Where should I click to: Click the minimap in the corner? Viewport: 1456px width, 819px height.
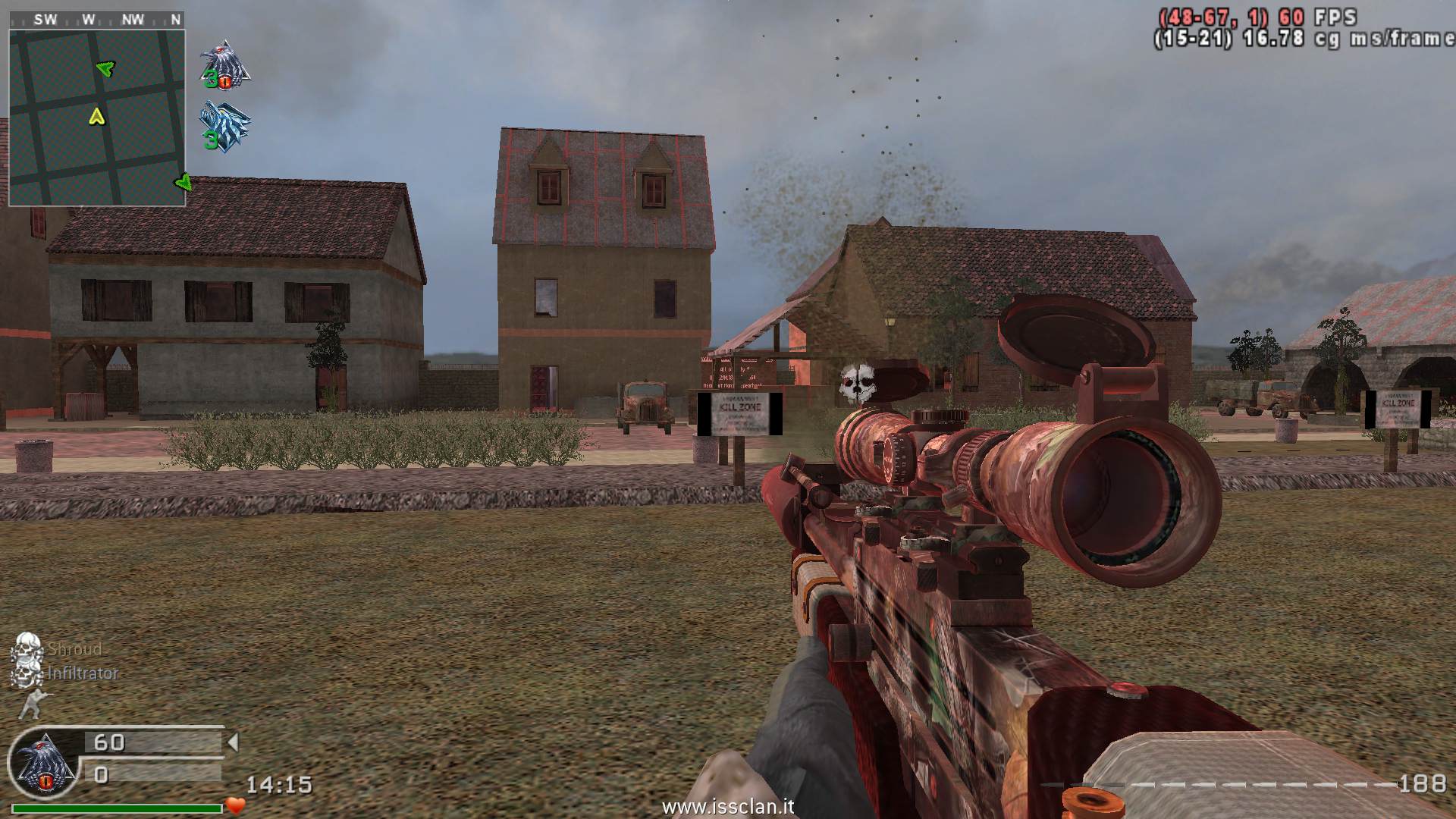click(96, 118)
